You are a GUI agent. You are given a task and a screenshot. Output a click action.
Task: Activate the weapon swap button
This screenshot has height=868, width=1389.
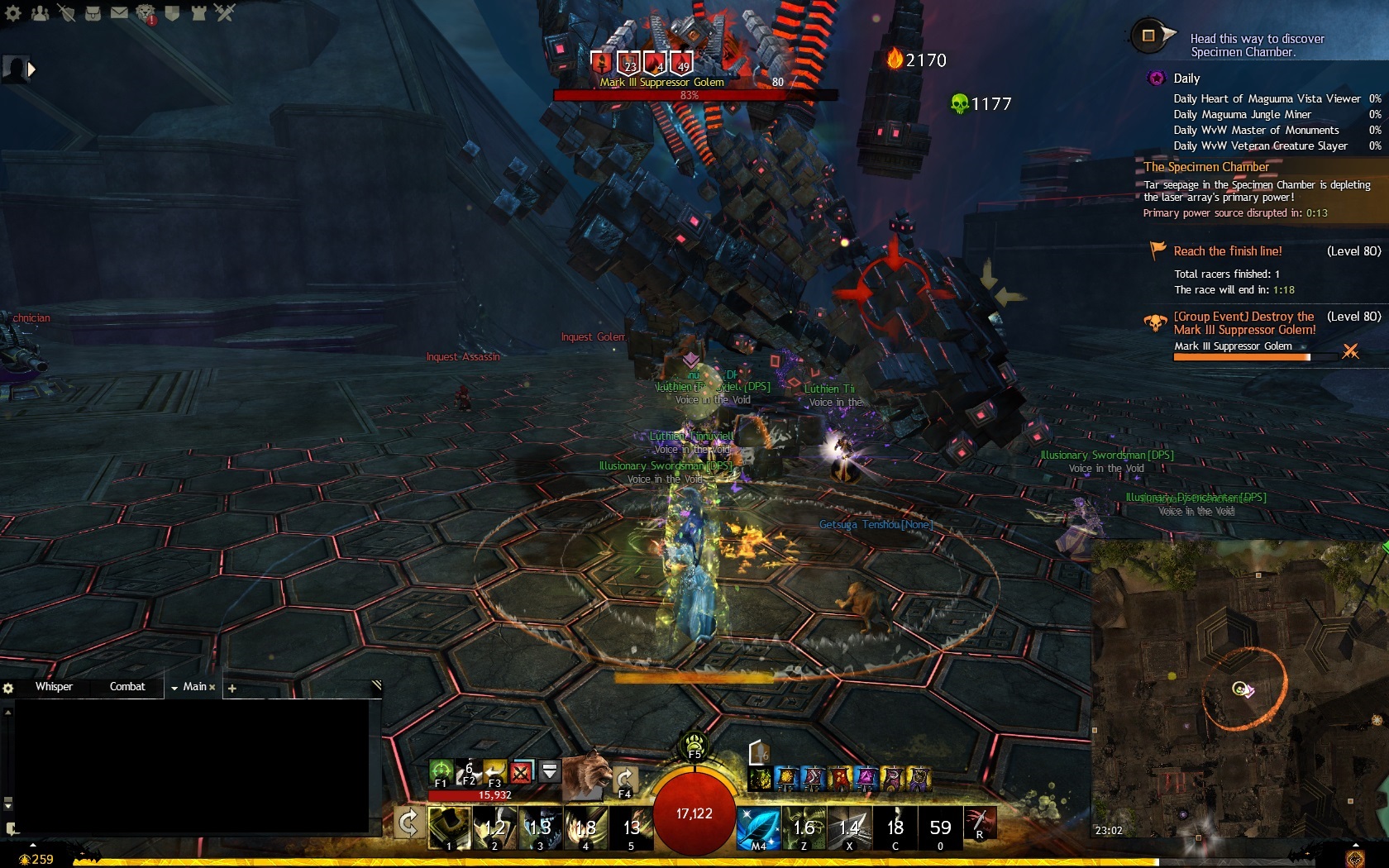pyautogui.click(x=408, y=823)
